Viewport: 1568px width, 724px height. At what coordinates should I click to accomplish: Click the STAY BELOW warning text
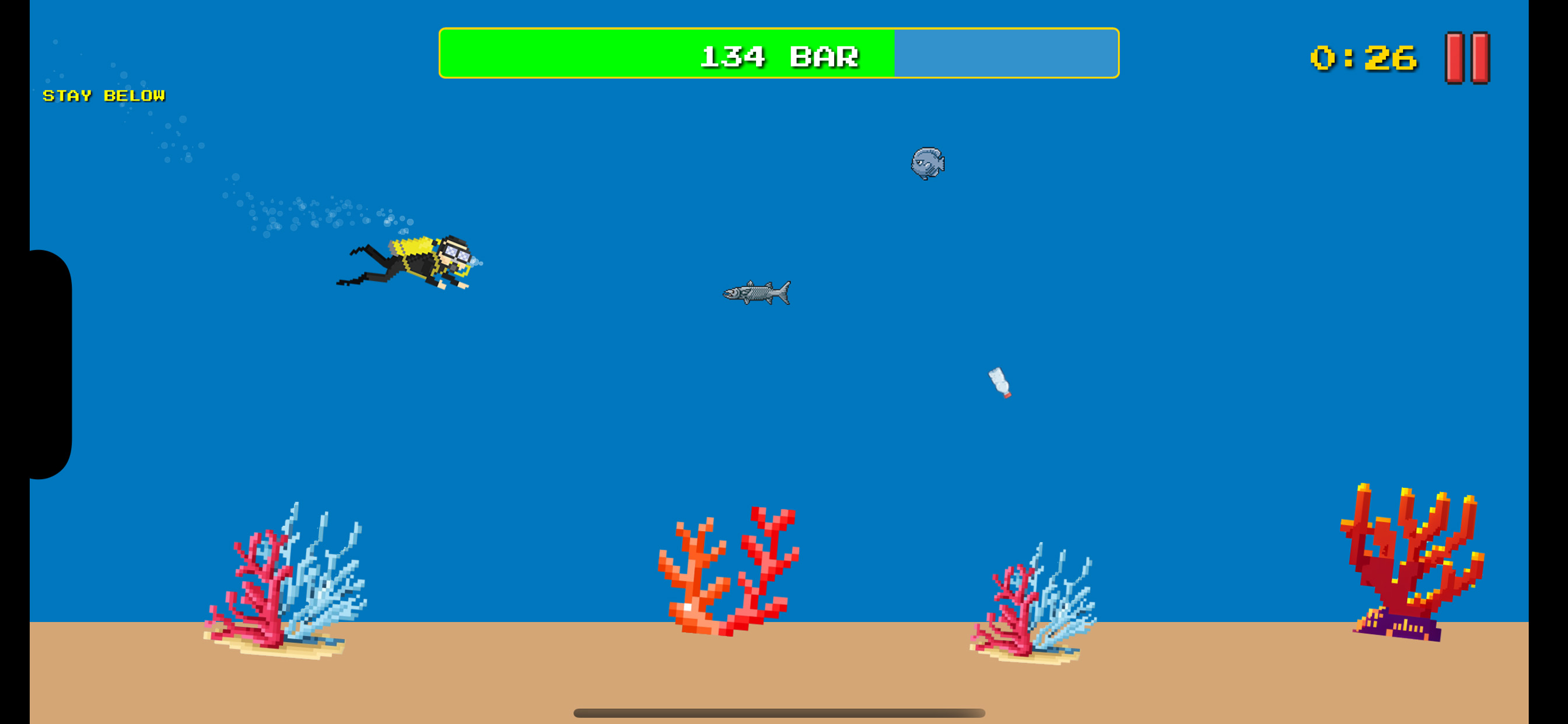point(103,95)
